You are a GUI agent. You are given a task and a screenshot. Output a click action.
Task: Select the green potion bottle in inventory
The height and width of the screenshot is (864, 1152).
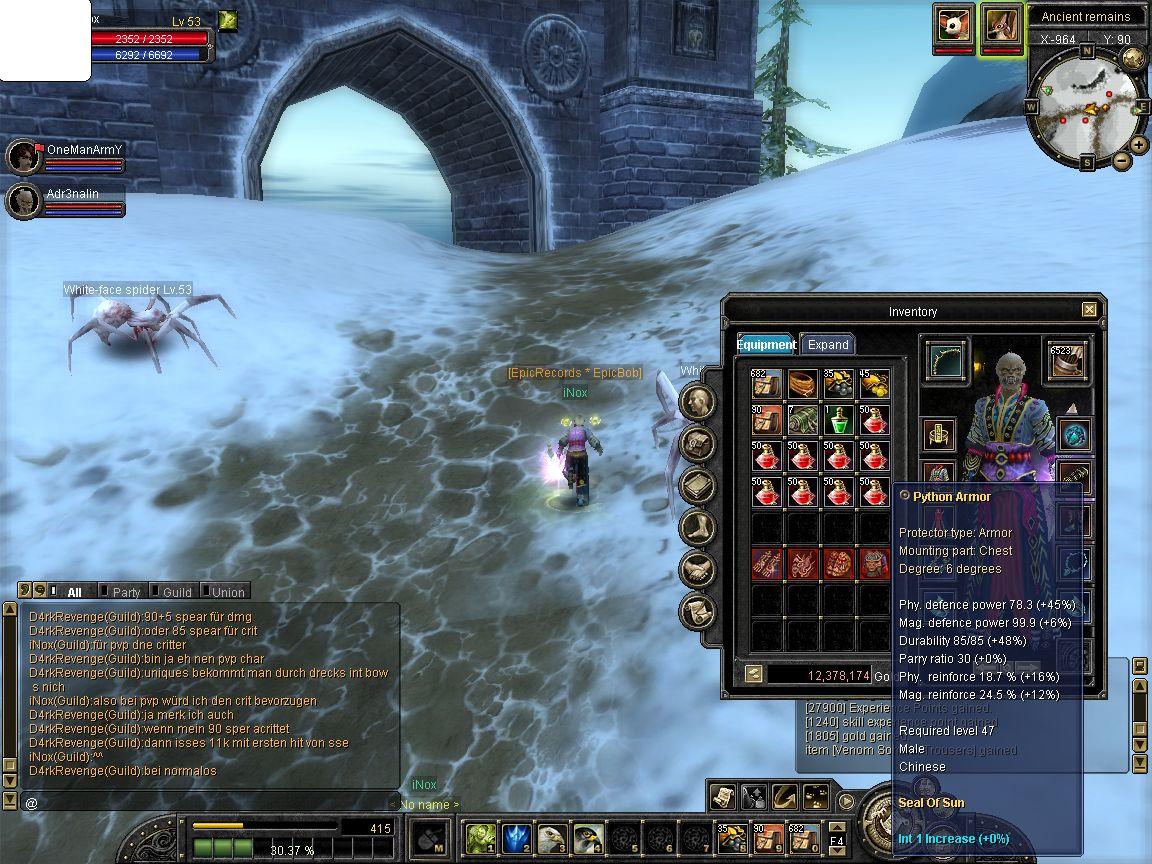pyautogui.click(x=839, y=419)
